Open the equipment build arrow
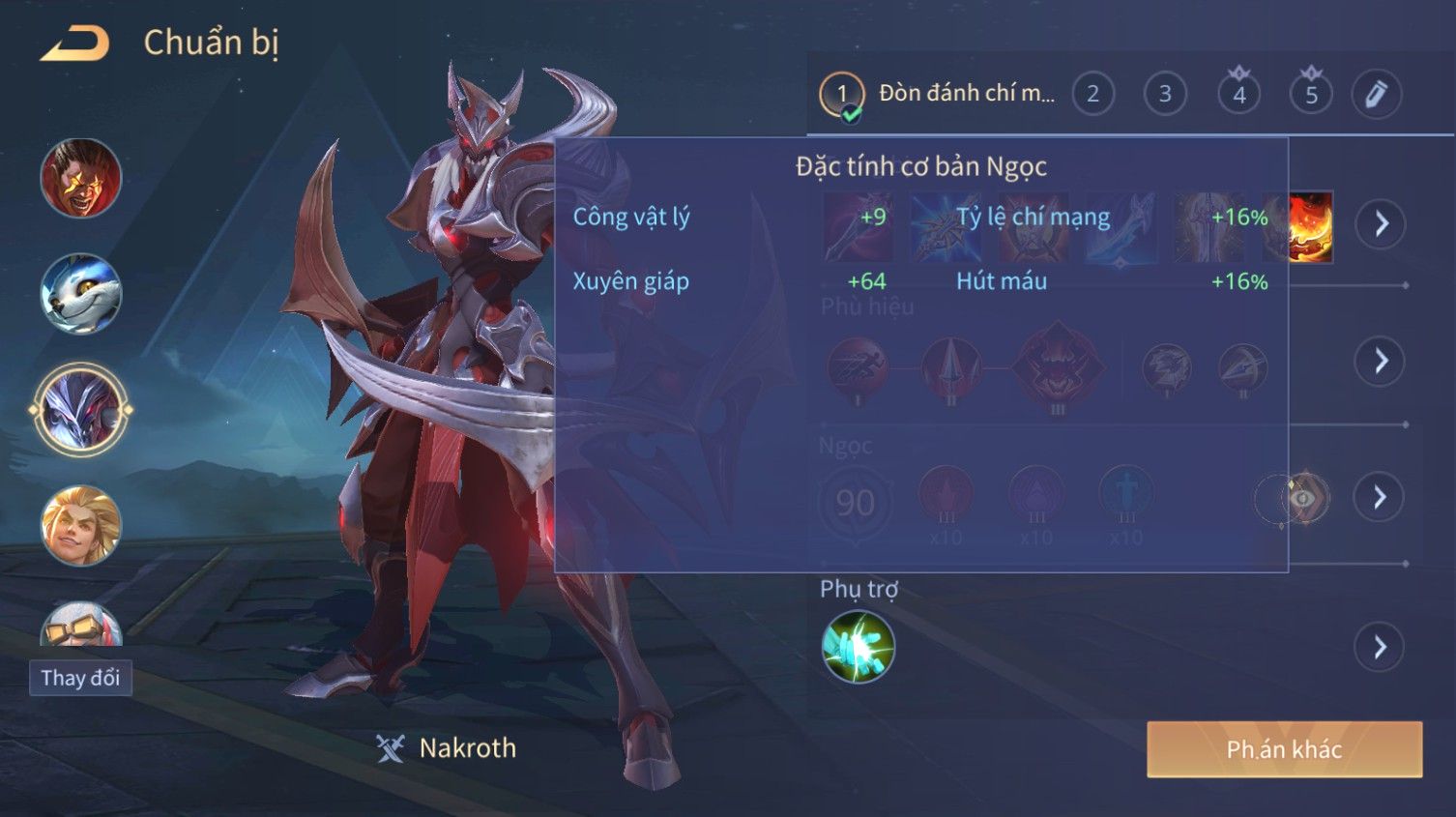 [1380, 224]
